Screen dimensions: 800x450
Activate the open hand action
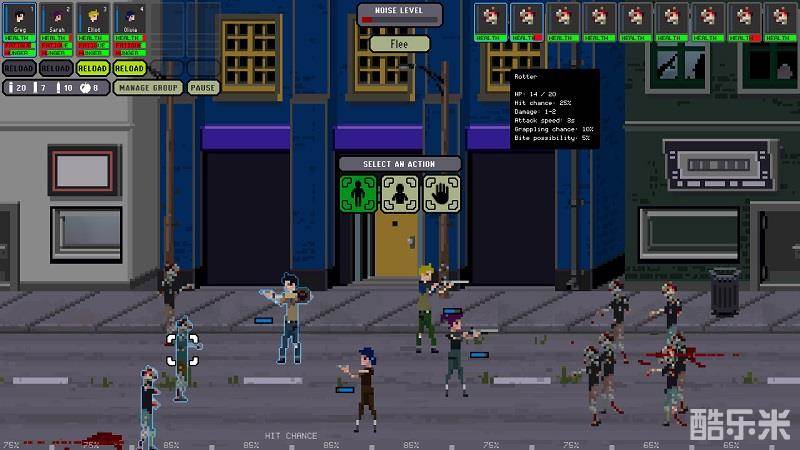(x=441, y=194)
